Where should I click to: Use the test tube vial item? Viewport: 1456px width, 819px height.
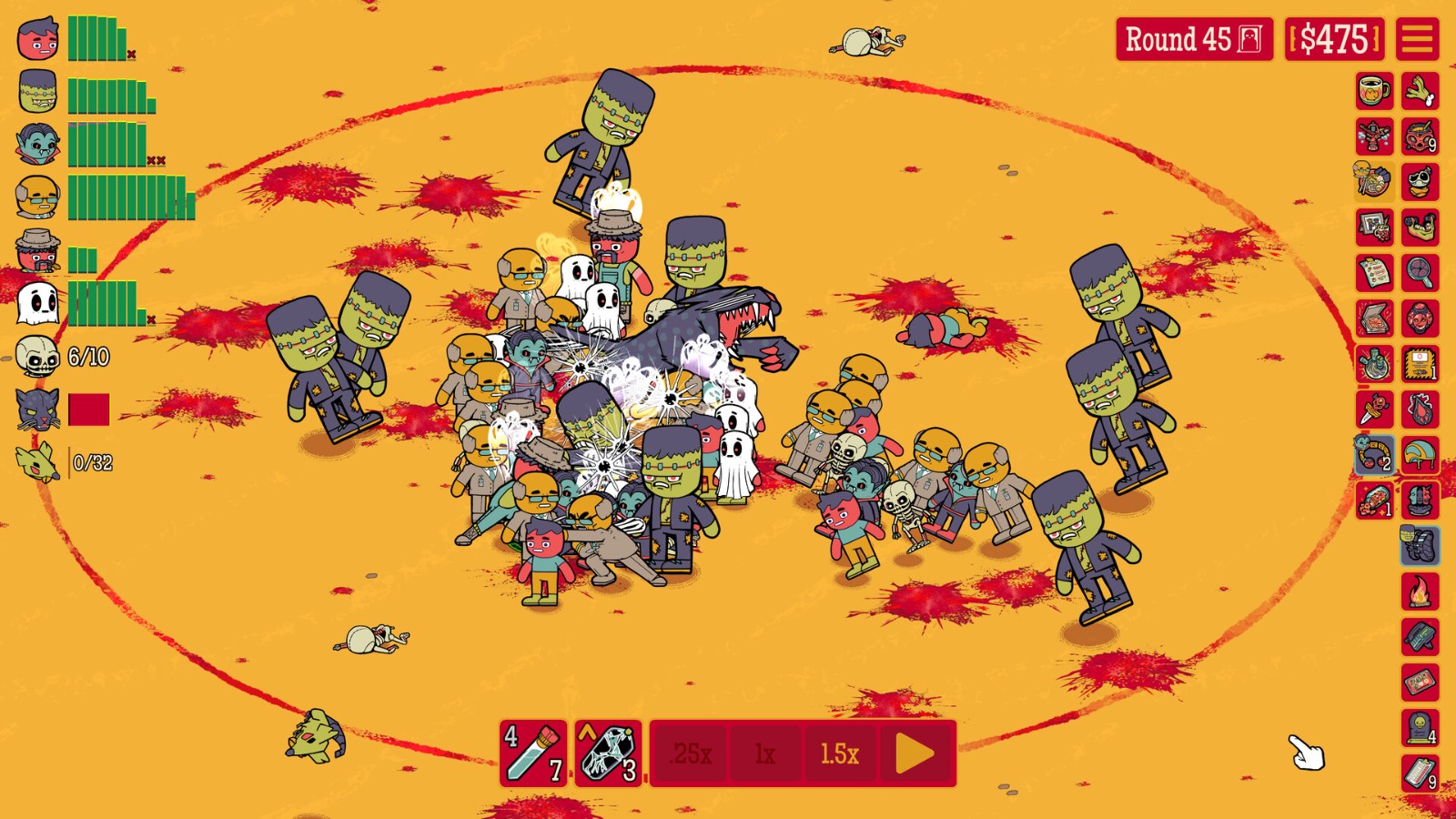(534, 753)
